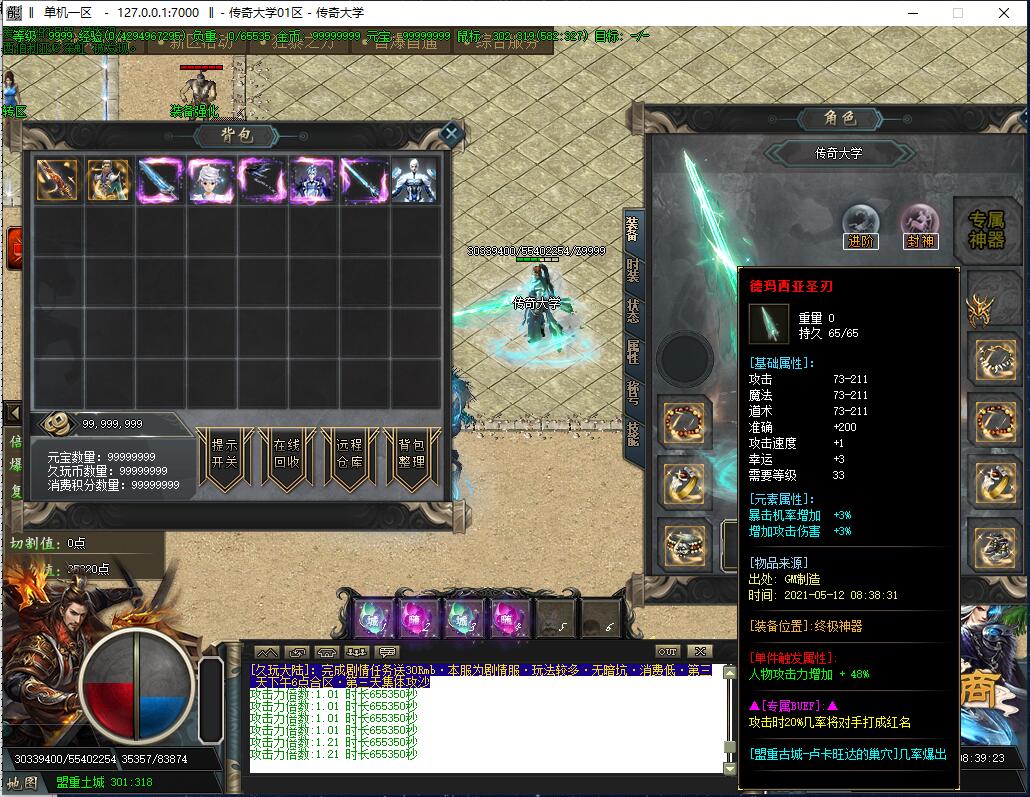Viewport: 1030px width, 797px height.
Task: Open the 远程仓库 remote warehouse
Action: tap(348, 455)
